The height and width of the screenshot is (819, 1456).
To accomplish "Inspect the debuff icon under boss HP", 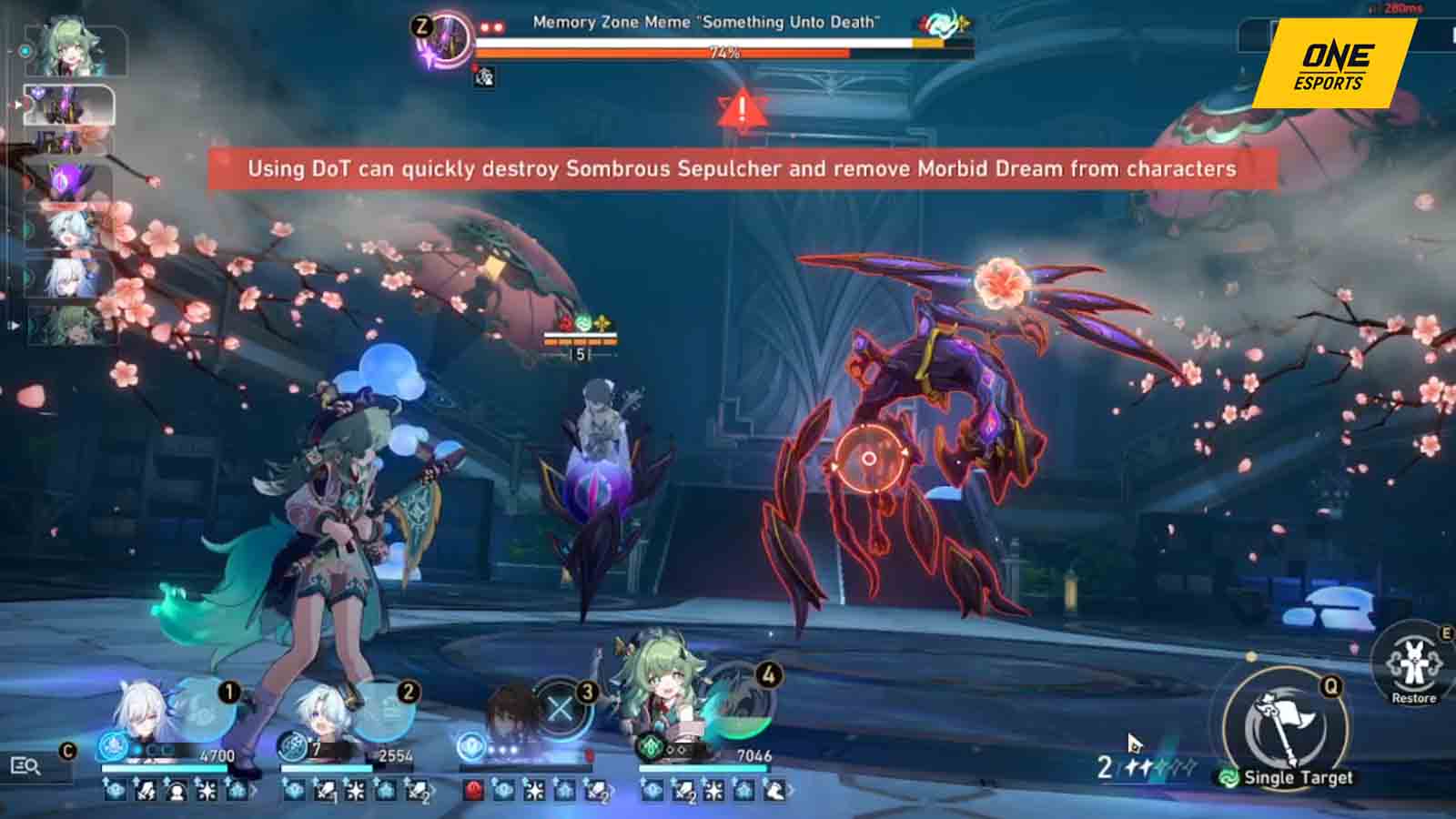I will (x=484, y=77).
